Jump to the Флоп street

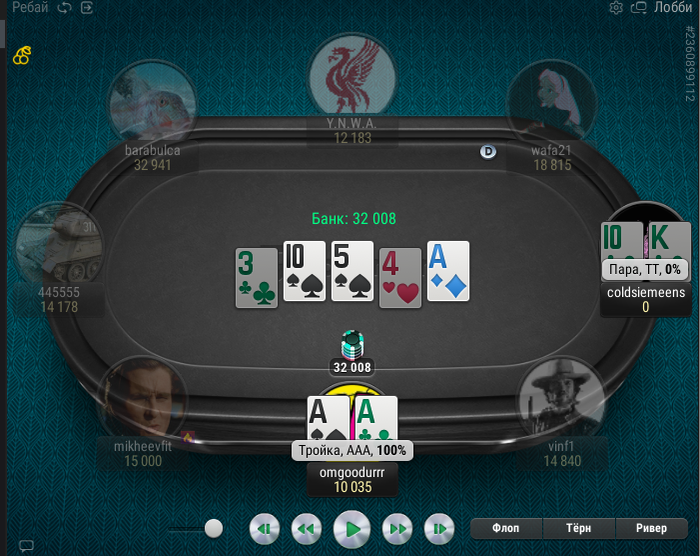tap(507, 528)
